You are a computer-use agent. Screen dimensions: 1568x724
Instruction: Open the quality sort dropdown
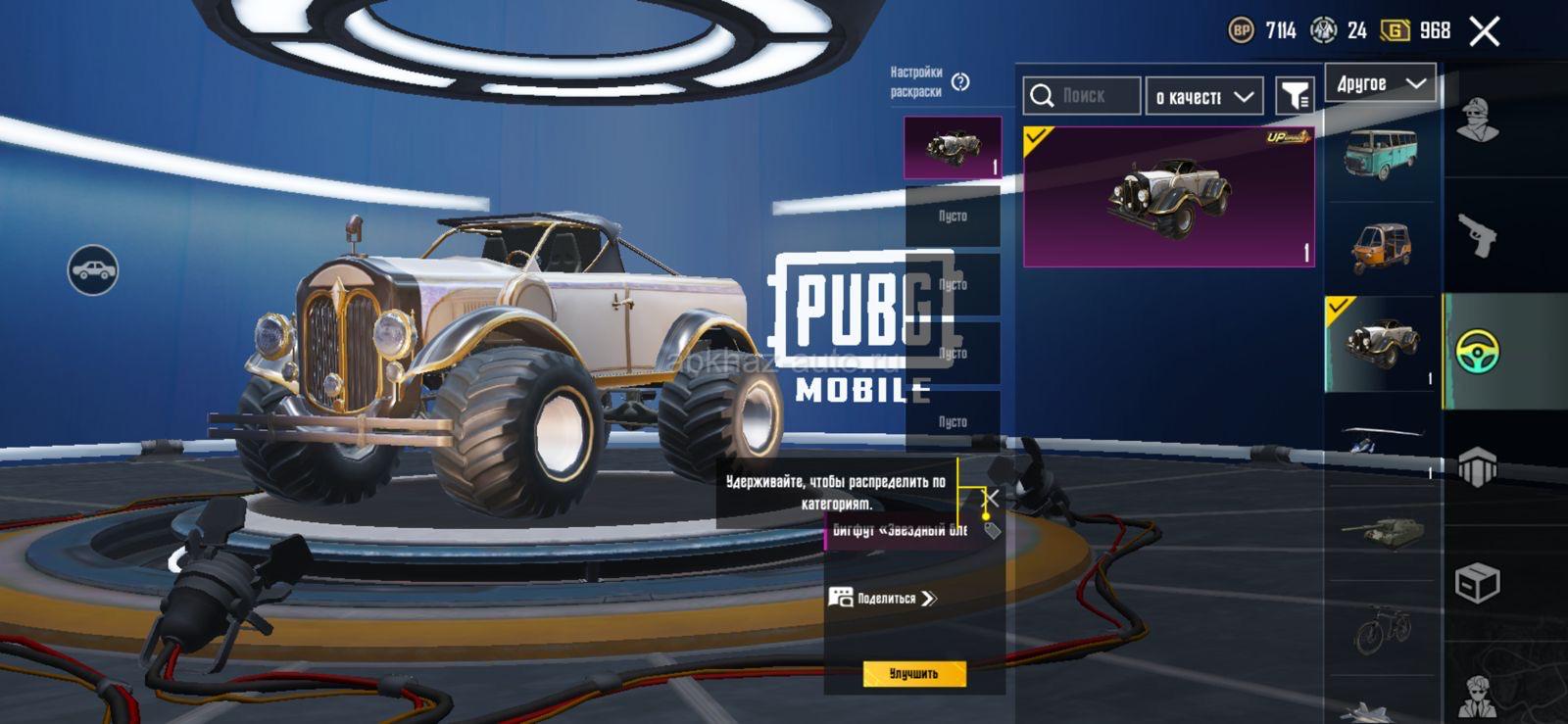point(1204,97)
